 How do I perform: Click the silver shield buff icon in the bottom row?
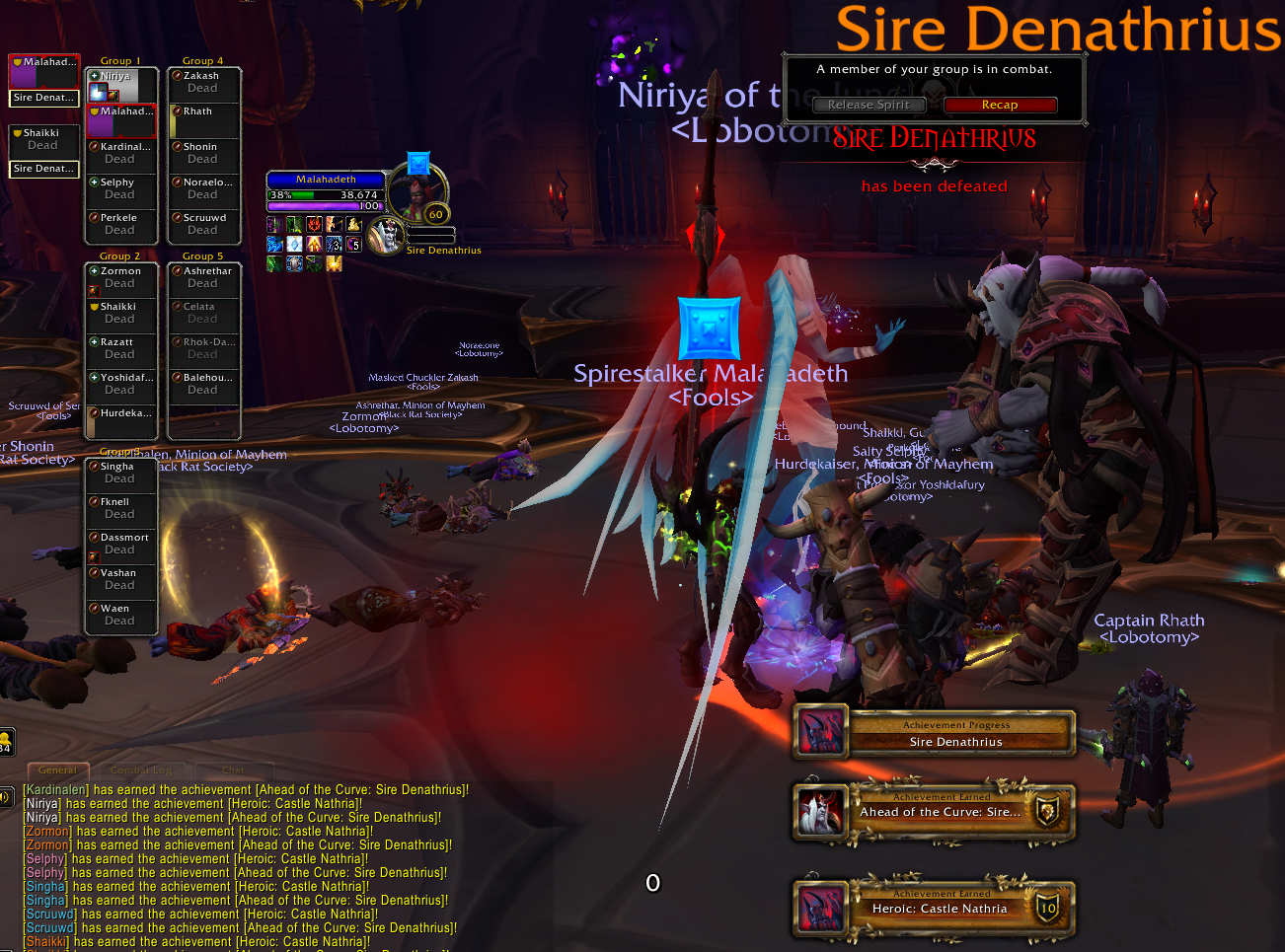click(x=294, y=263)
